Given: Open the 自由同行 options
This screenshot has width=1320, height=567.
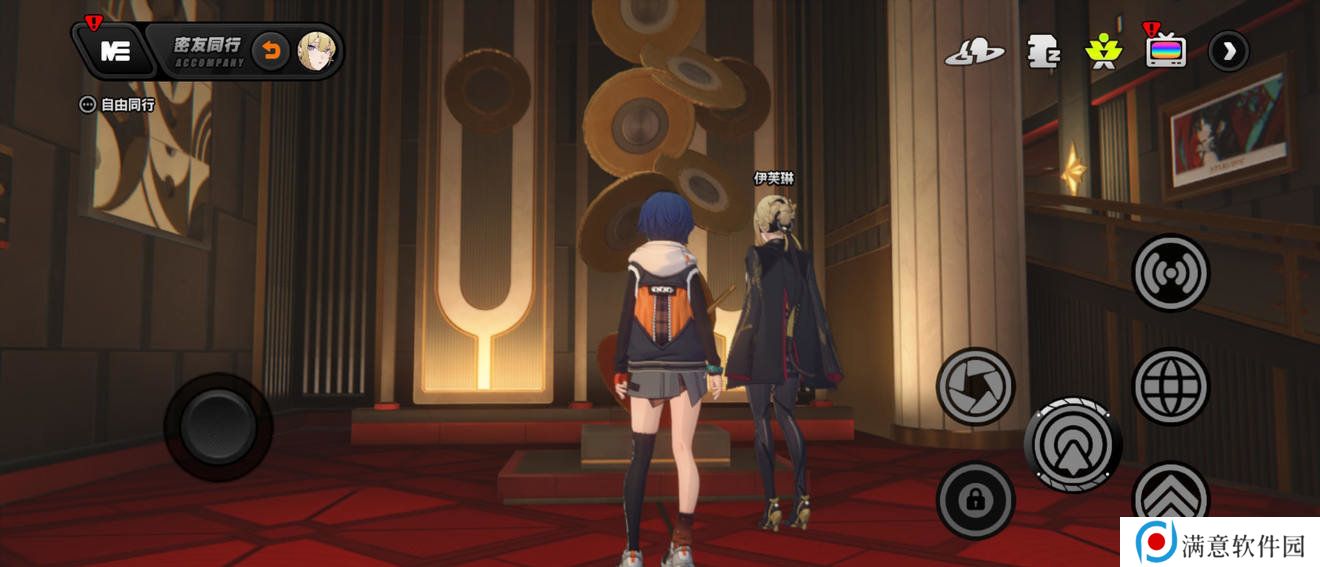Looking at the screenshot, I should [x=118, y=104].
